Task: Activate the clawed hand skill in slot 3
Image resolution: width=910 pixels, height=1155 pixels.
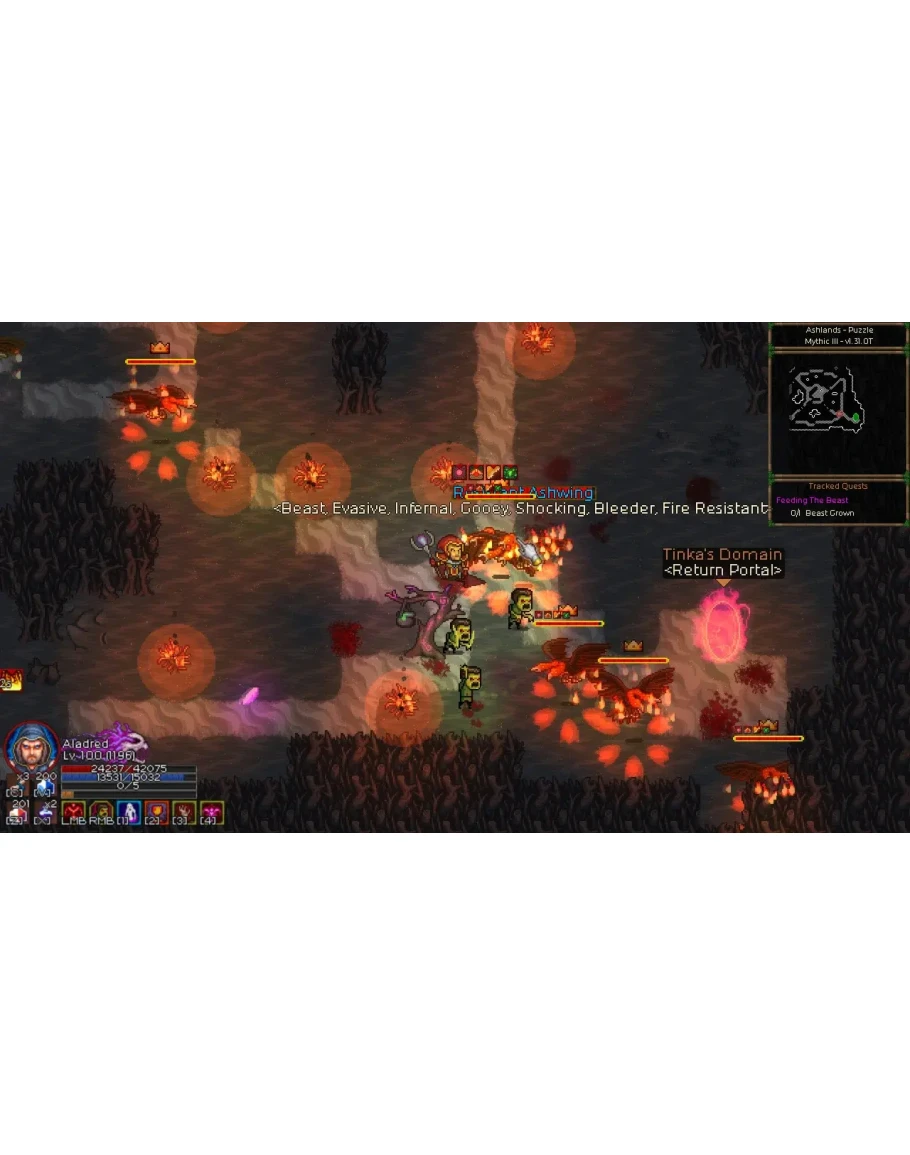Action: tap(184, 811)
